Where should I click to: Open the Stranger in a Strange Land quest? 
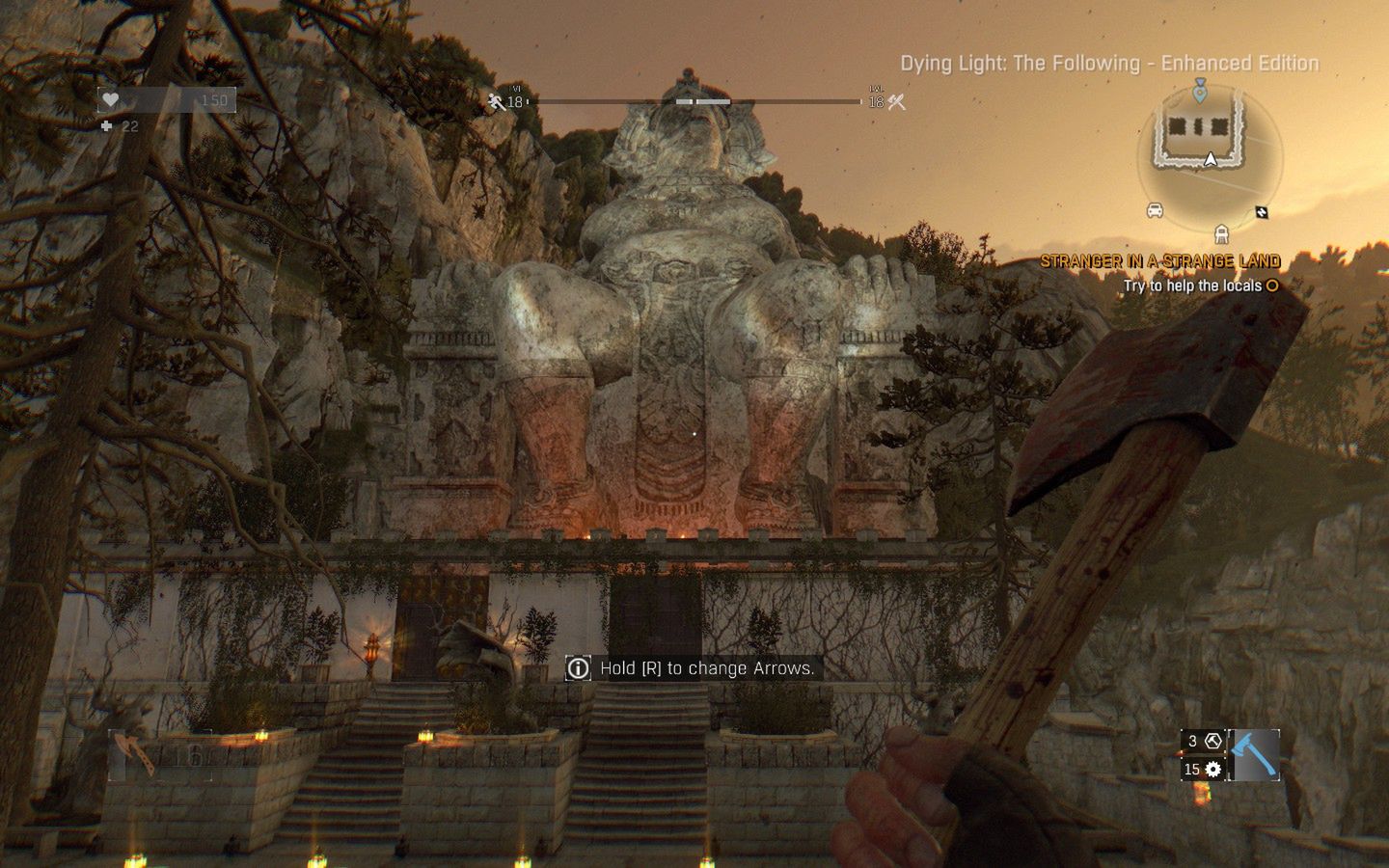click(x=1159, y=261)
